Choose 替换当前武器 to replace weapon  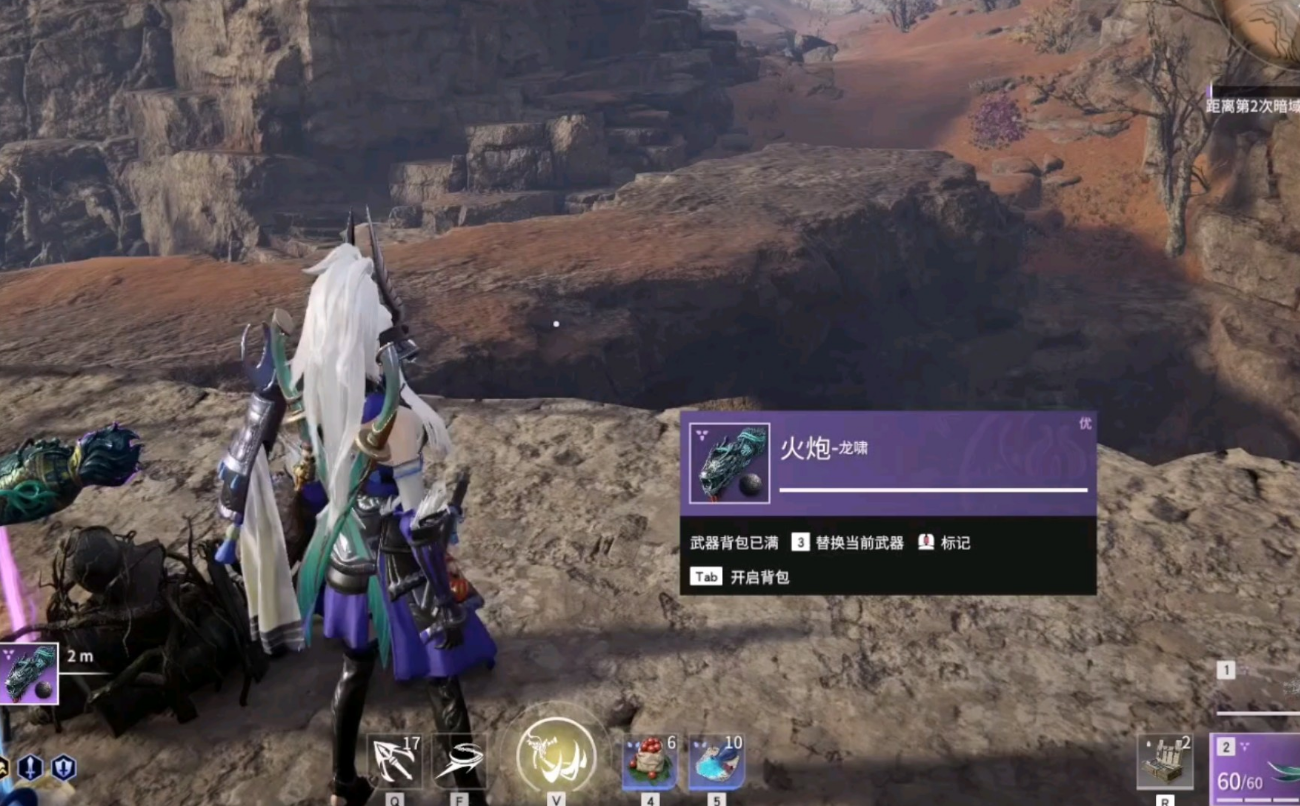click(x=858, y=543)
